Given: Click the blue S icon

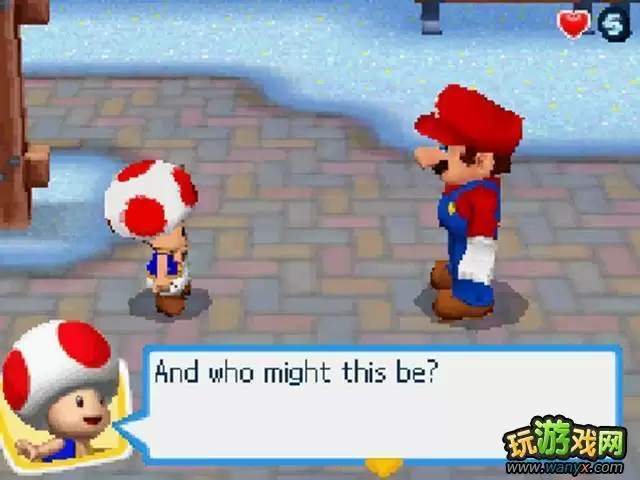Looking at the screenshot, I should point(613,22).
